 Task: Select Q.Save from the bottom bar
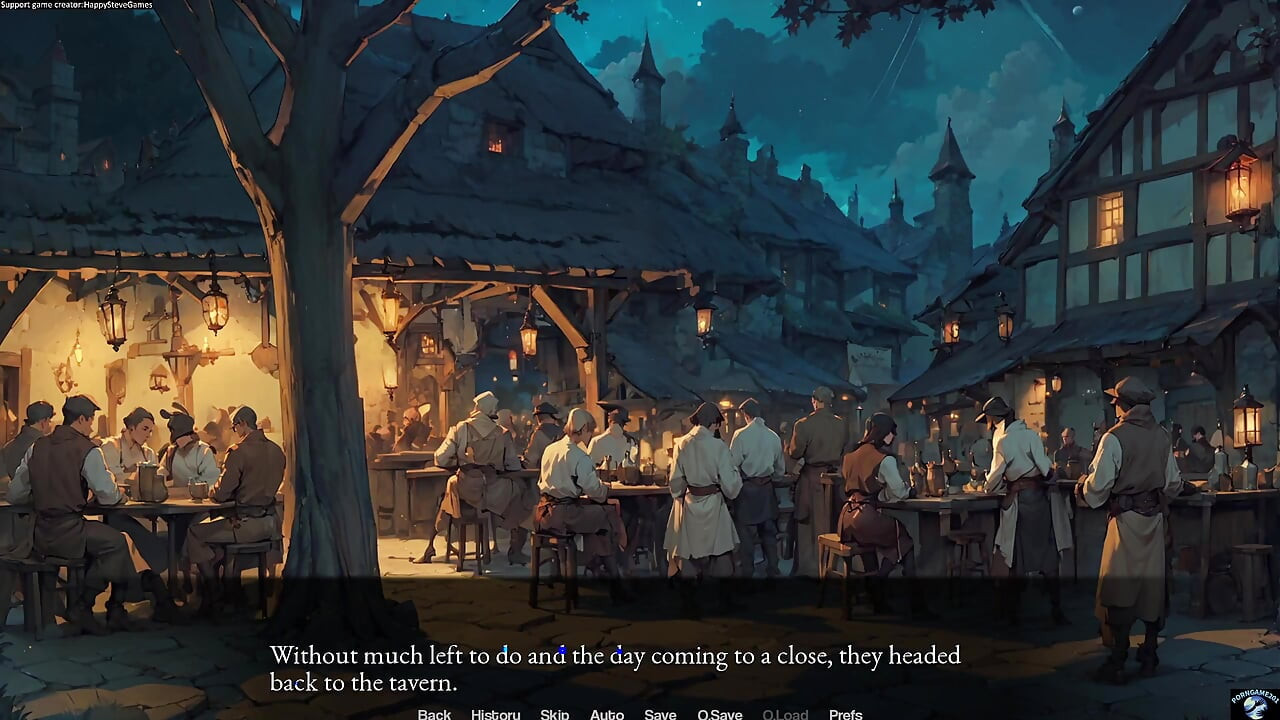pos(719,714)
